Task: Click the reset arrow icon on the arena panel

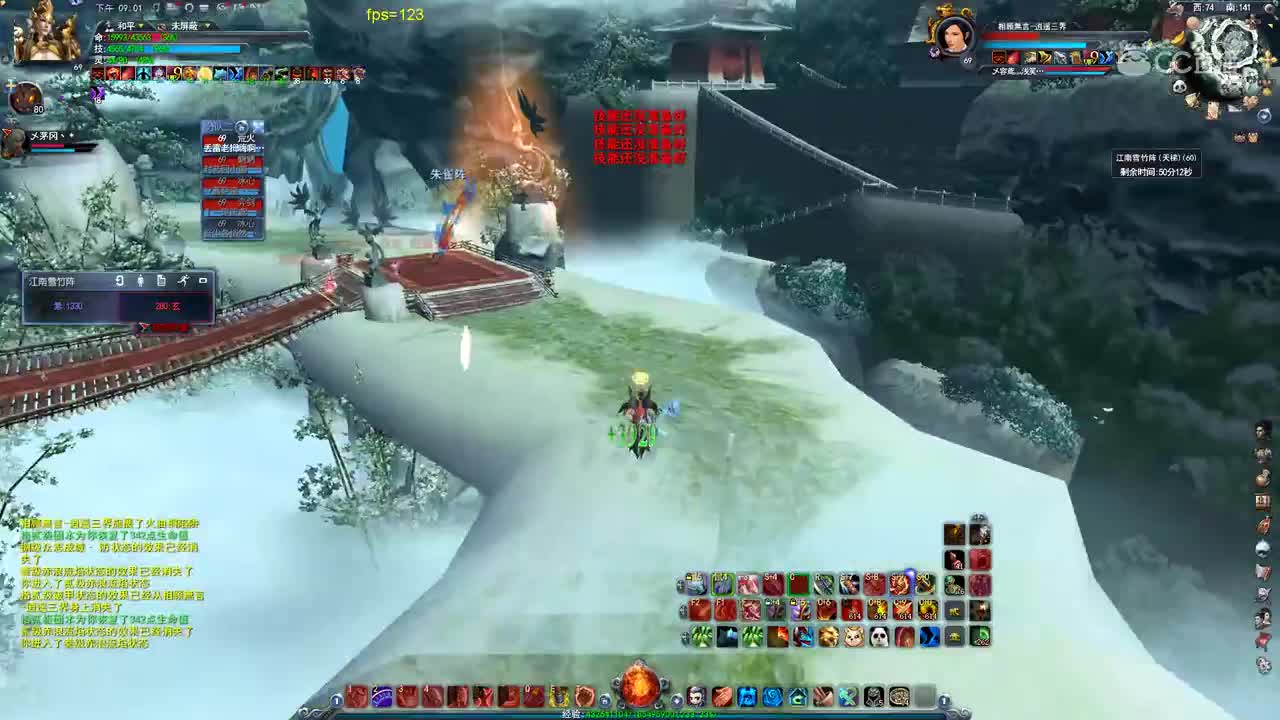Action: [x=120, y=281]
